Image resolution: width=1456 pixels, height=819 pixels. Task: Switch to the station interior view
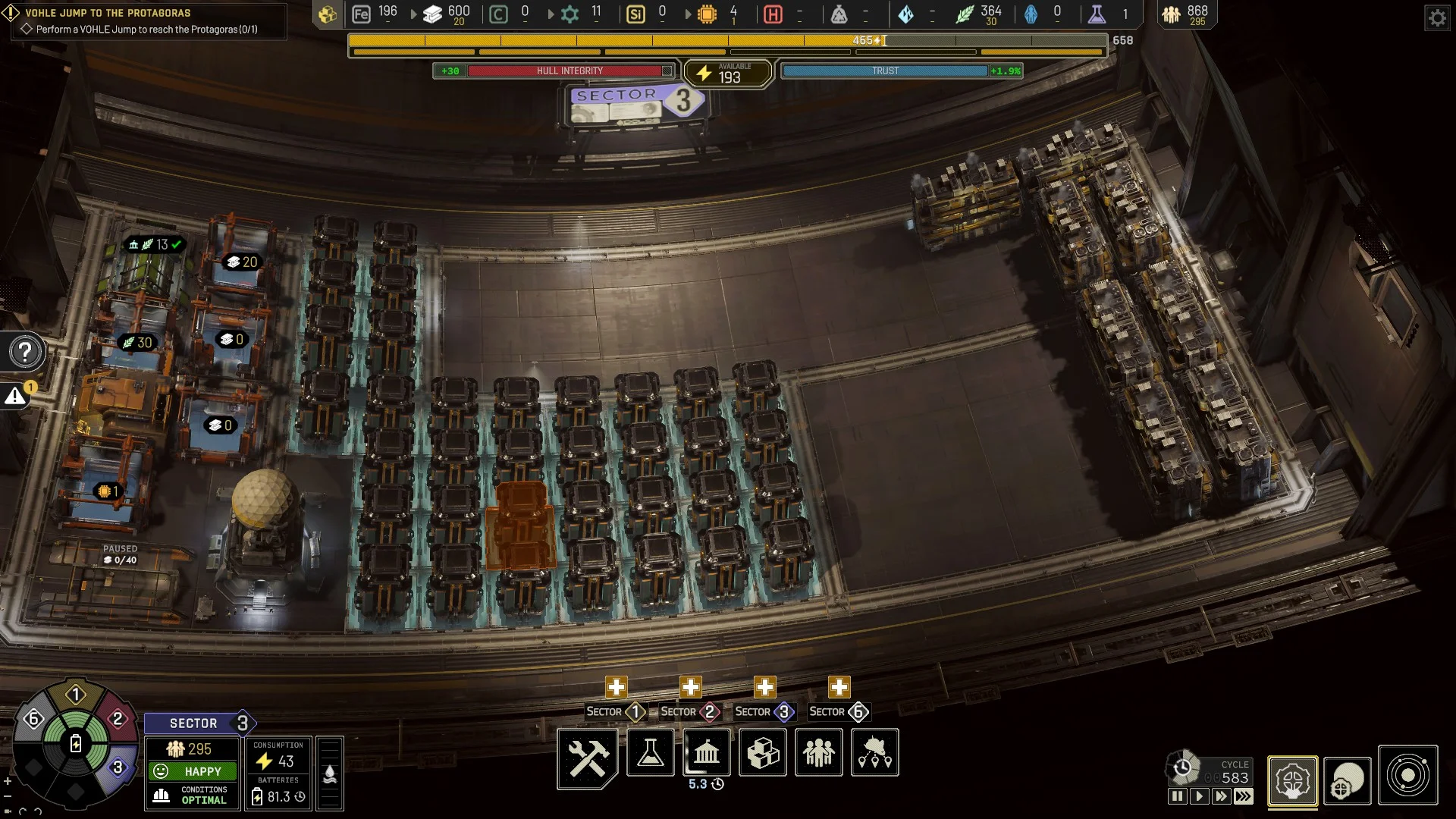click(1293, 780)
